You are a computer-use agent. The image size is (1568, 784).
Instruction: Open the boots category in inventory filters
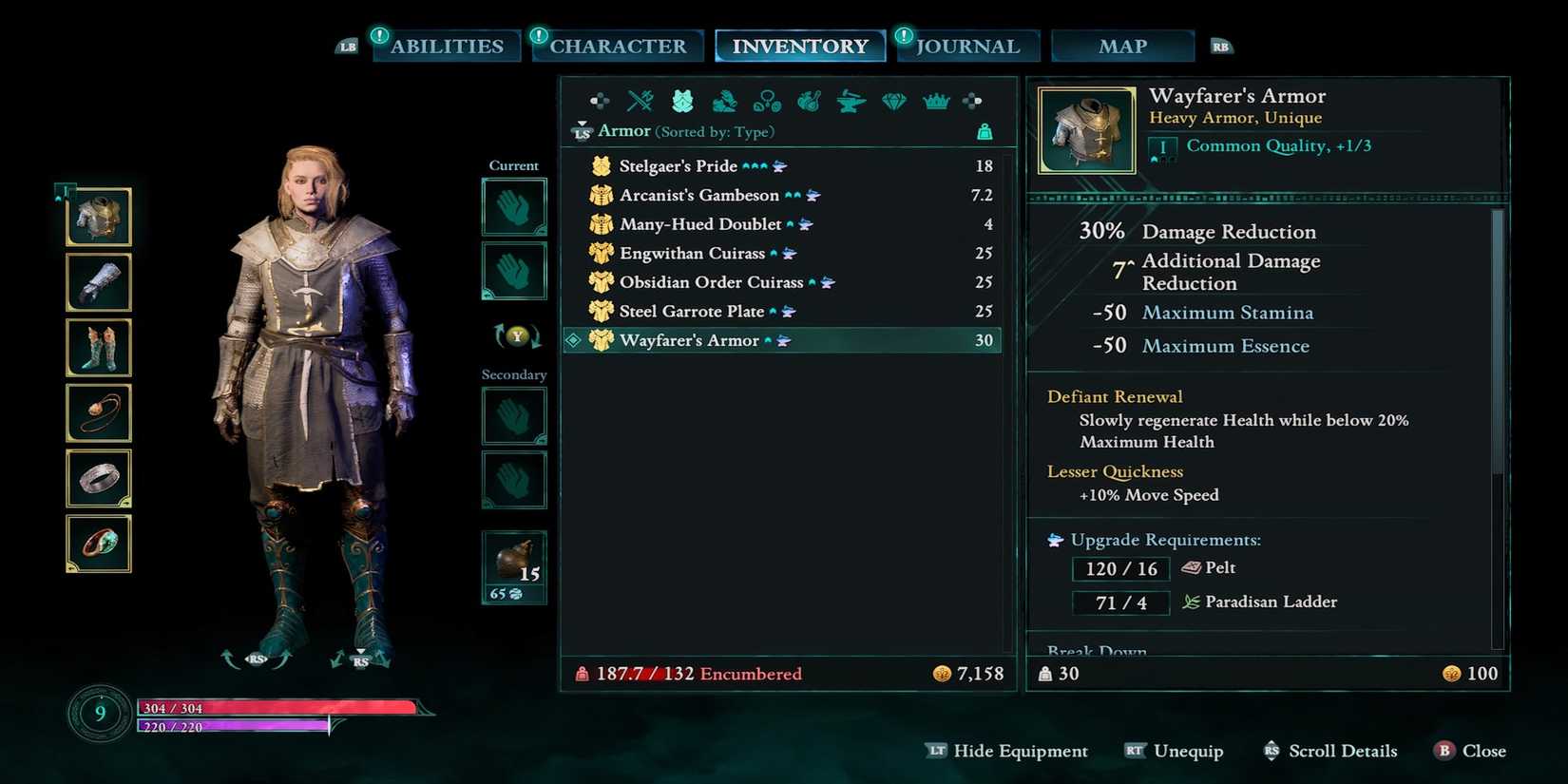[724, 100]
